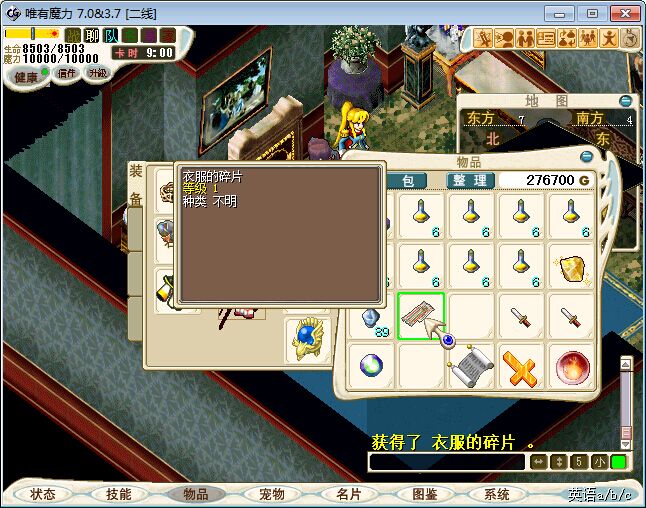The height and width of the screenshot is (508, 646).
Task: Select the green-white orb item
Action: tap(371, 367)
